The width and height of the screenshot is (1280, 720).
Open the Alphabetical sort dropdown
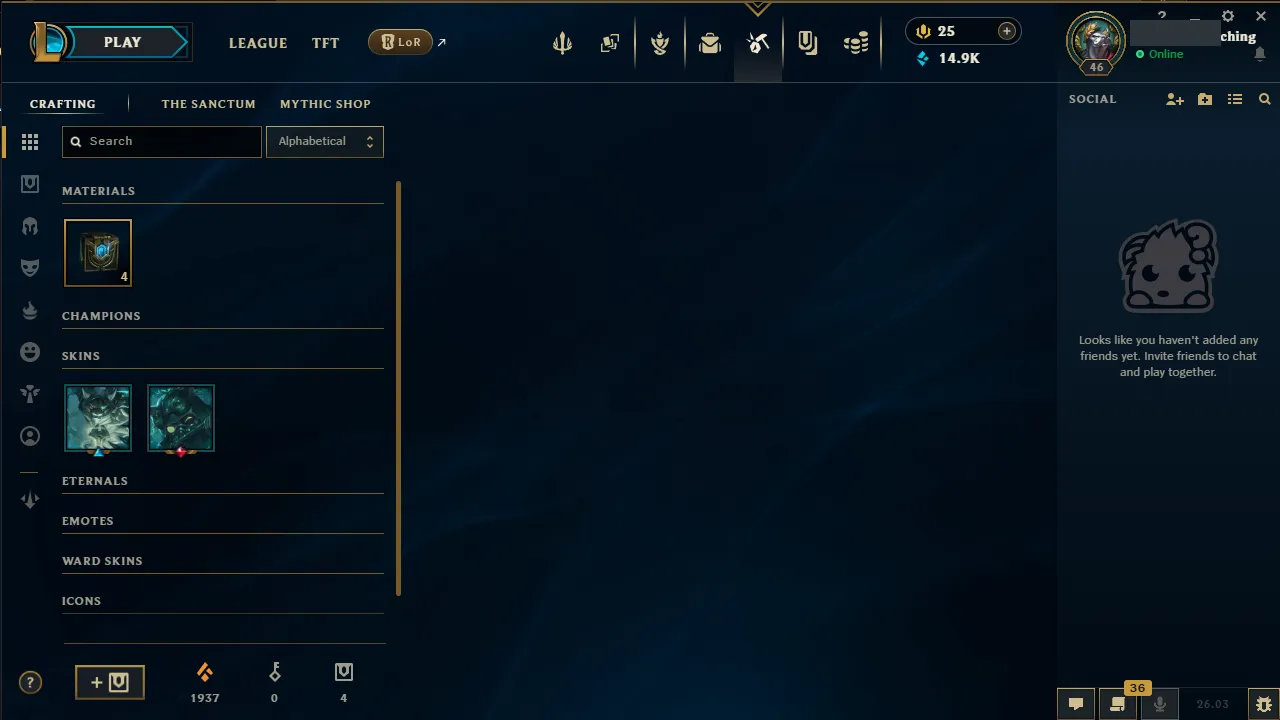pos(324,141)
